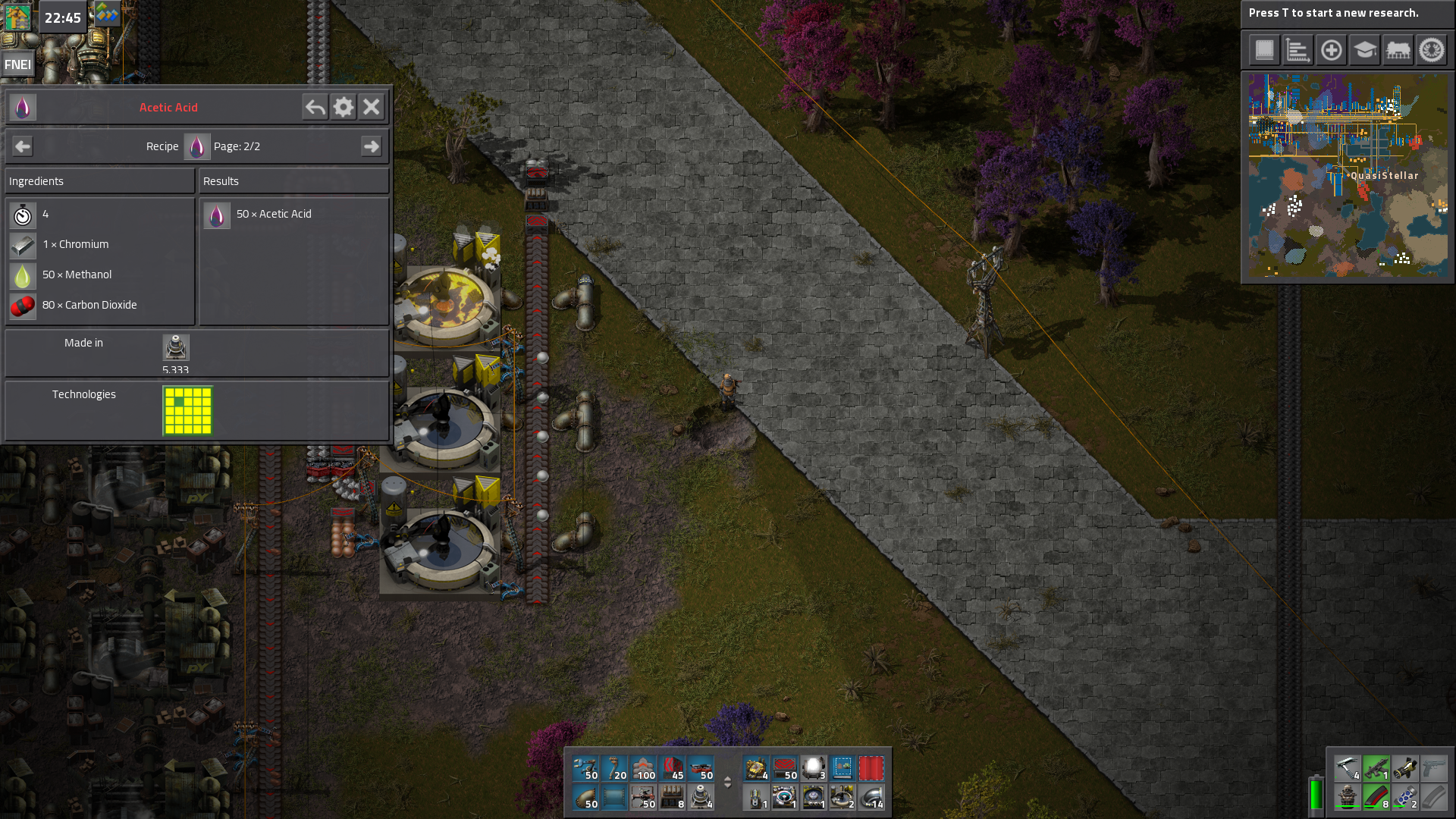Switch hotbar rows with the up-down arrows

[x=727, y=783]
